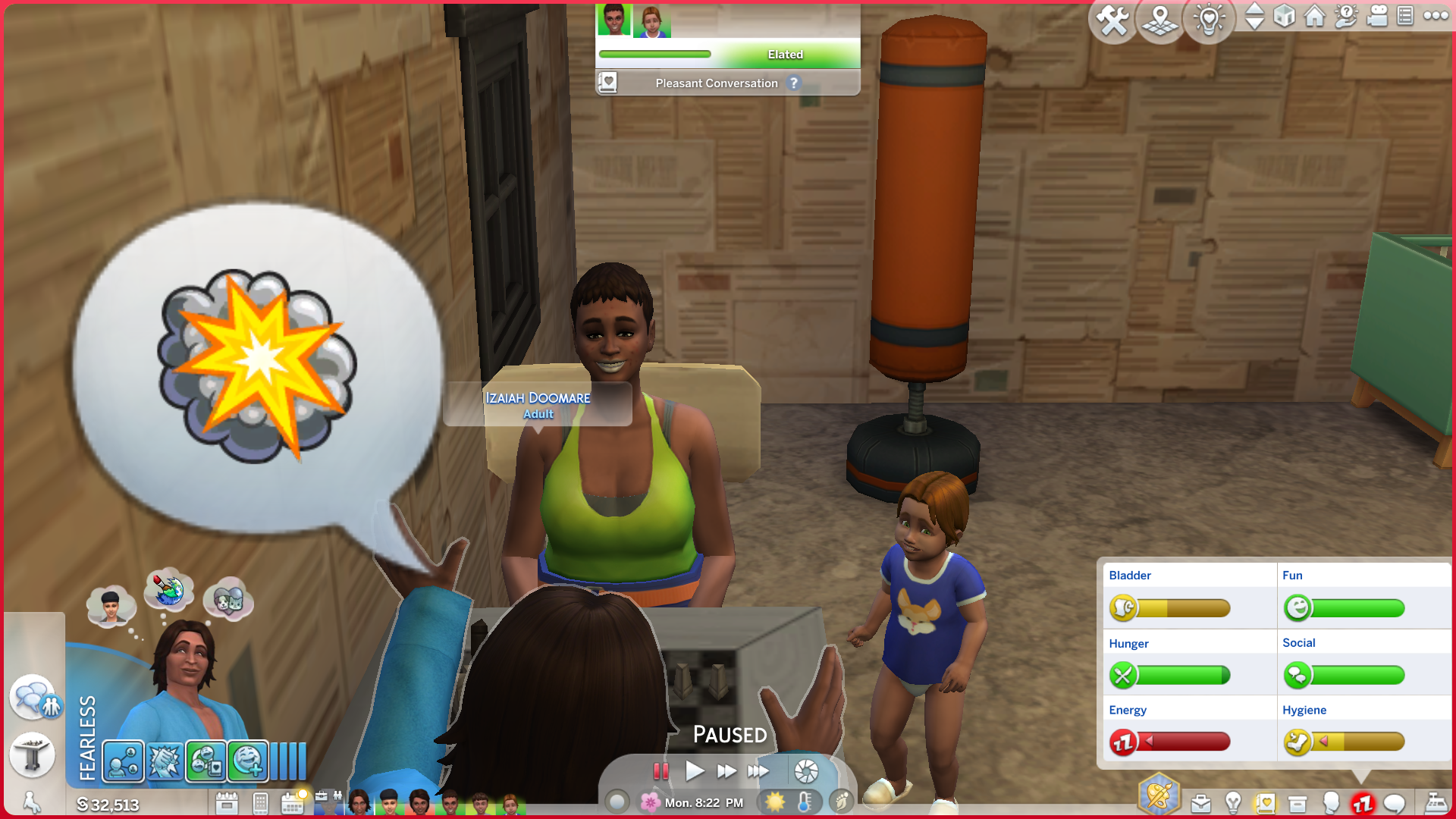The image size is (1456, 819).
Task: Open the phone icon in the bottom bar
Action: (260, 803)
